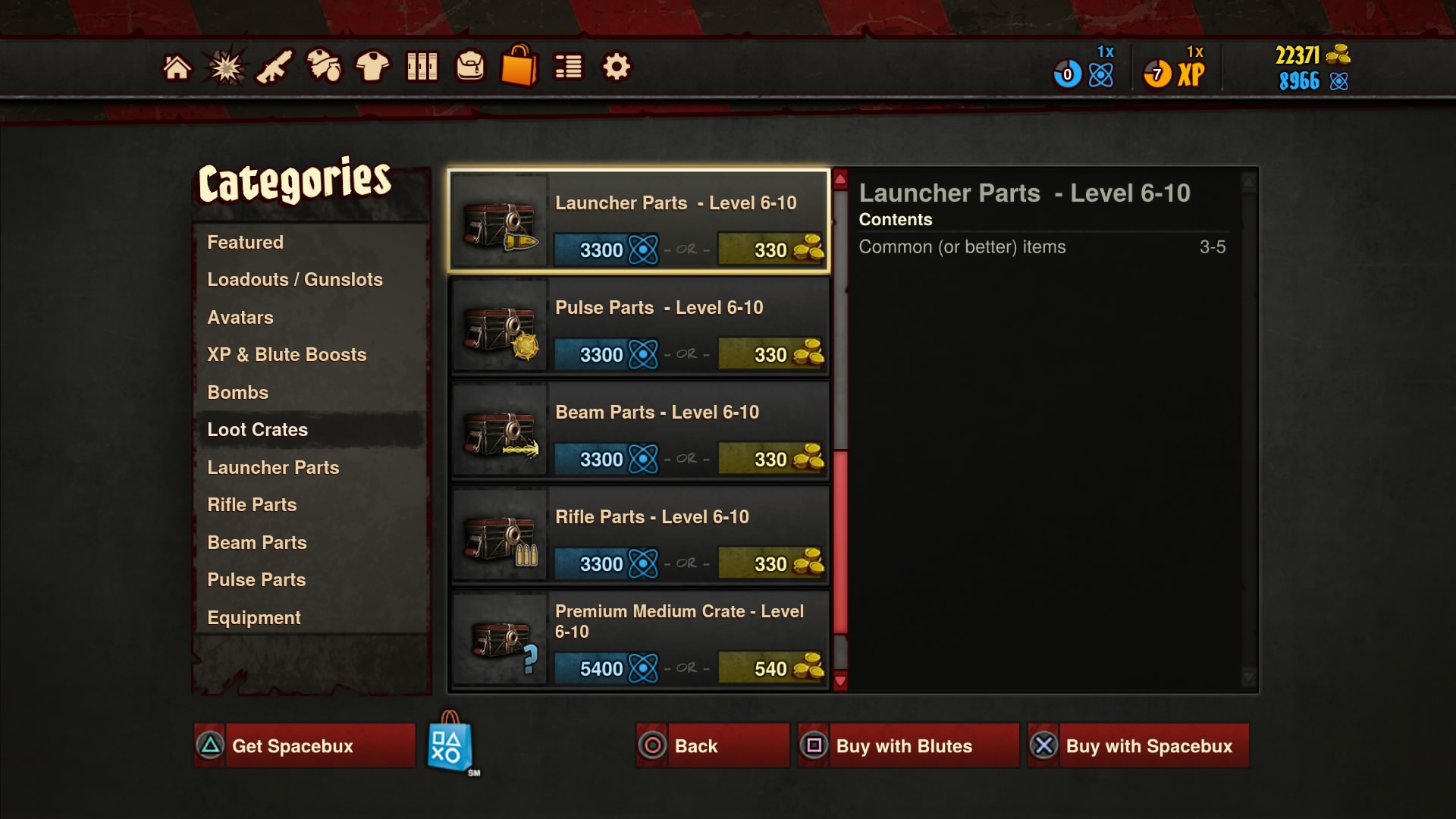
Task: Open the settings gear icon
Action: 617,67
